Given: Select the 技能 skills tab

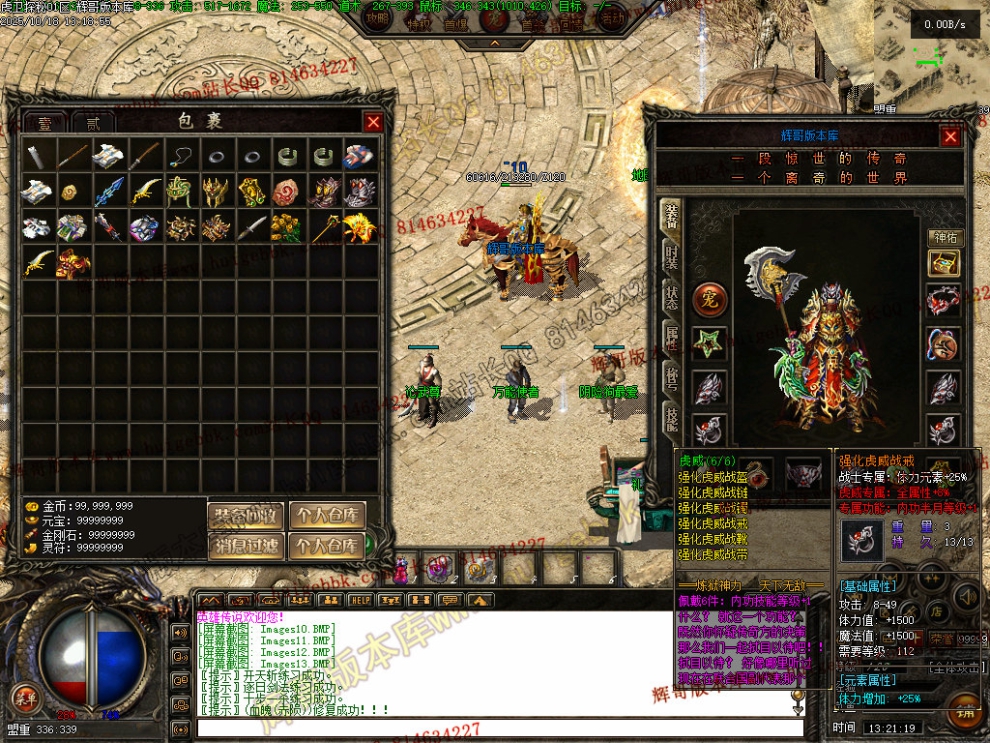Looking at the screenshot, I should click(x=672, y=419).
